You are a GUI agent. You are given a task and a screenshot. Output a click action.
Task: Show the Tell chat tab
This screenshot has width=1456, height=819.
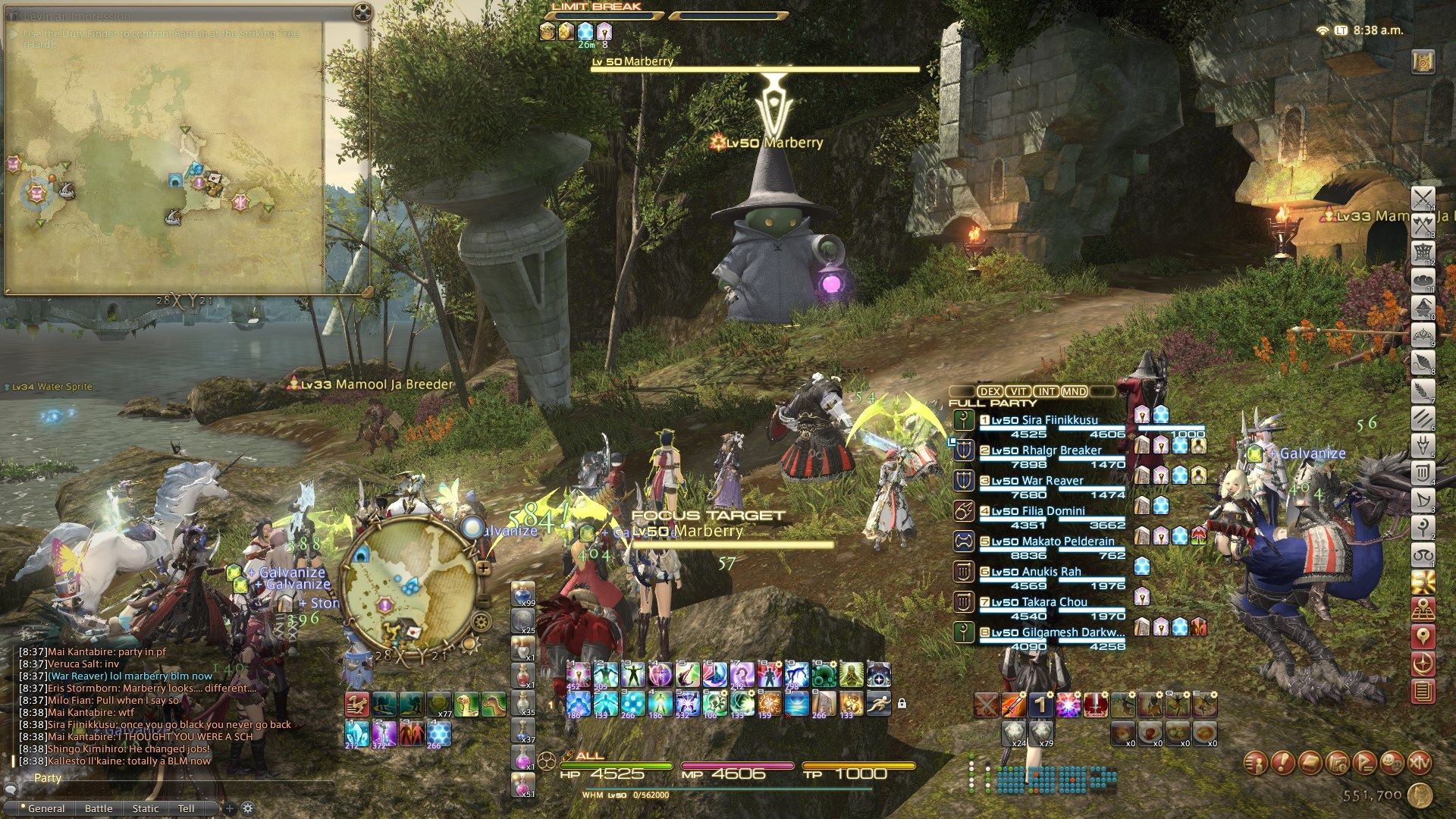pyautogui.click(x=186, y=808)
